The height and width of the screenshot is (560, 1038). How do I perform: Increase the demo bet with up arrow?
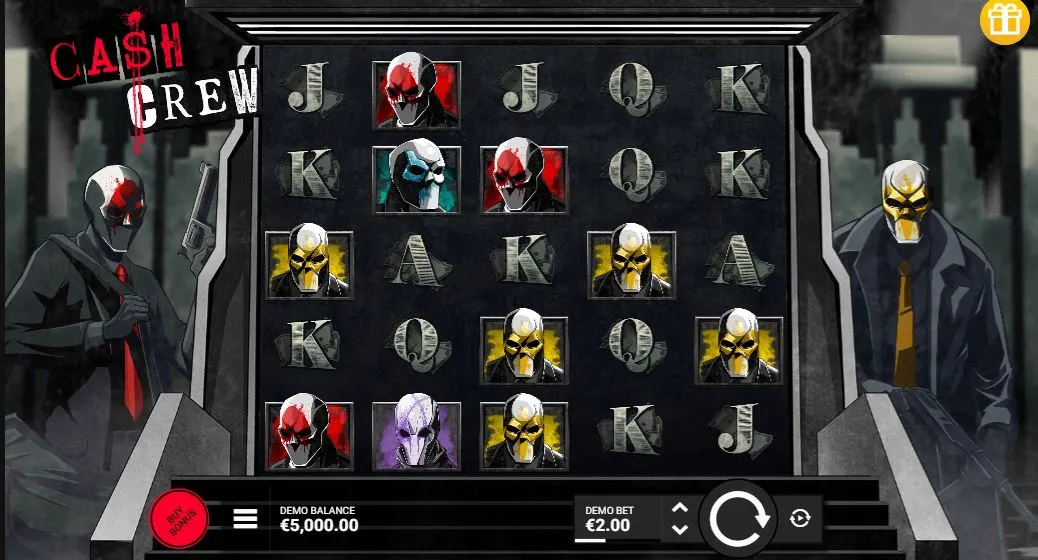(680, 508)
